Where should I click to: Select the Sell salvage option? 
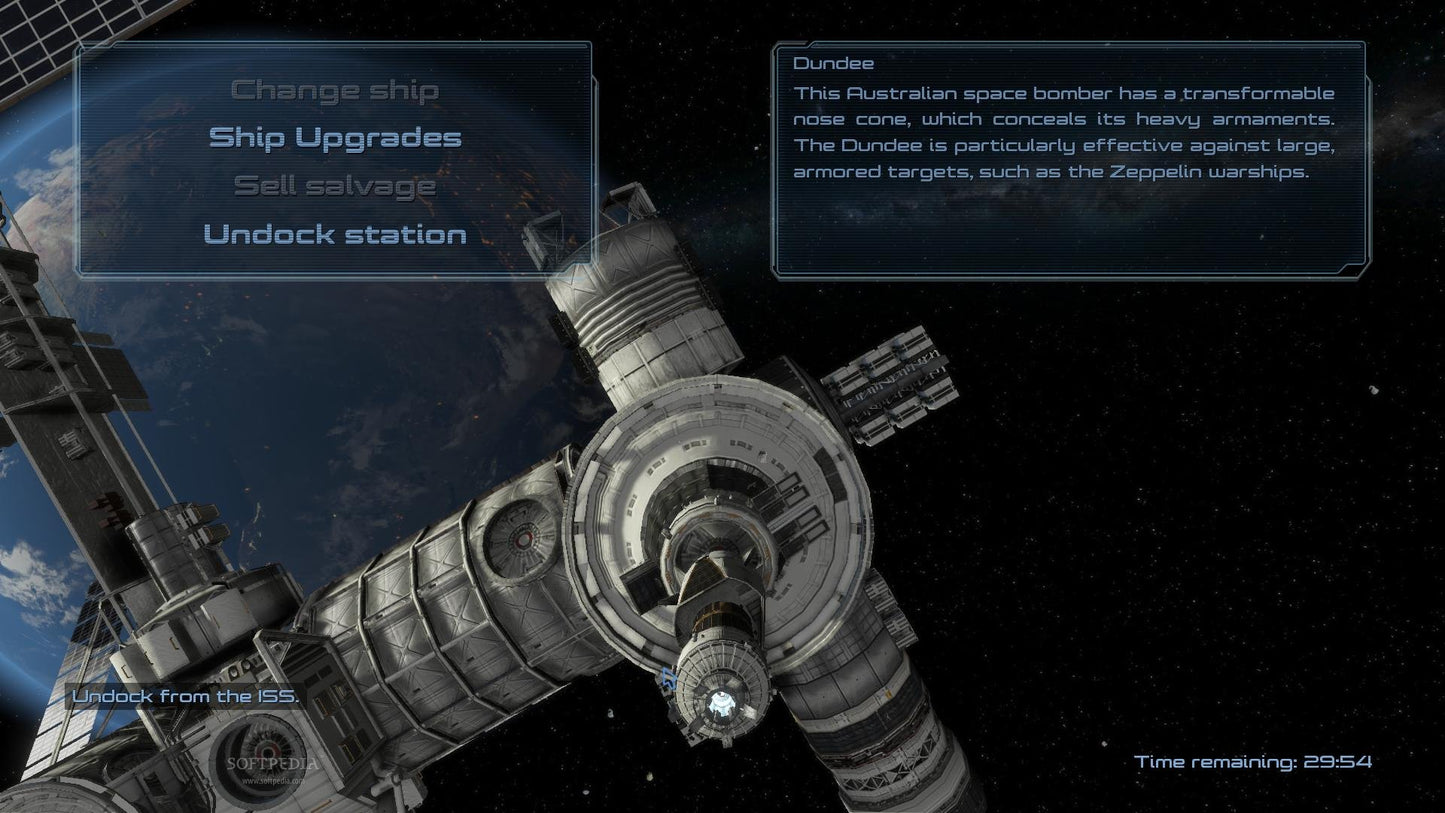click(334, 185)
